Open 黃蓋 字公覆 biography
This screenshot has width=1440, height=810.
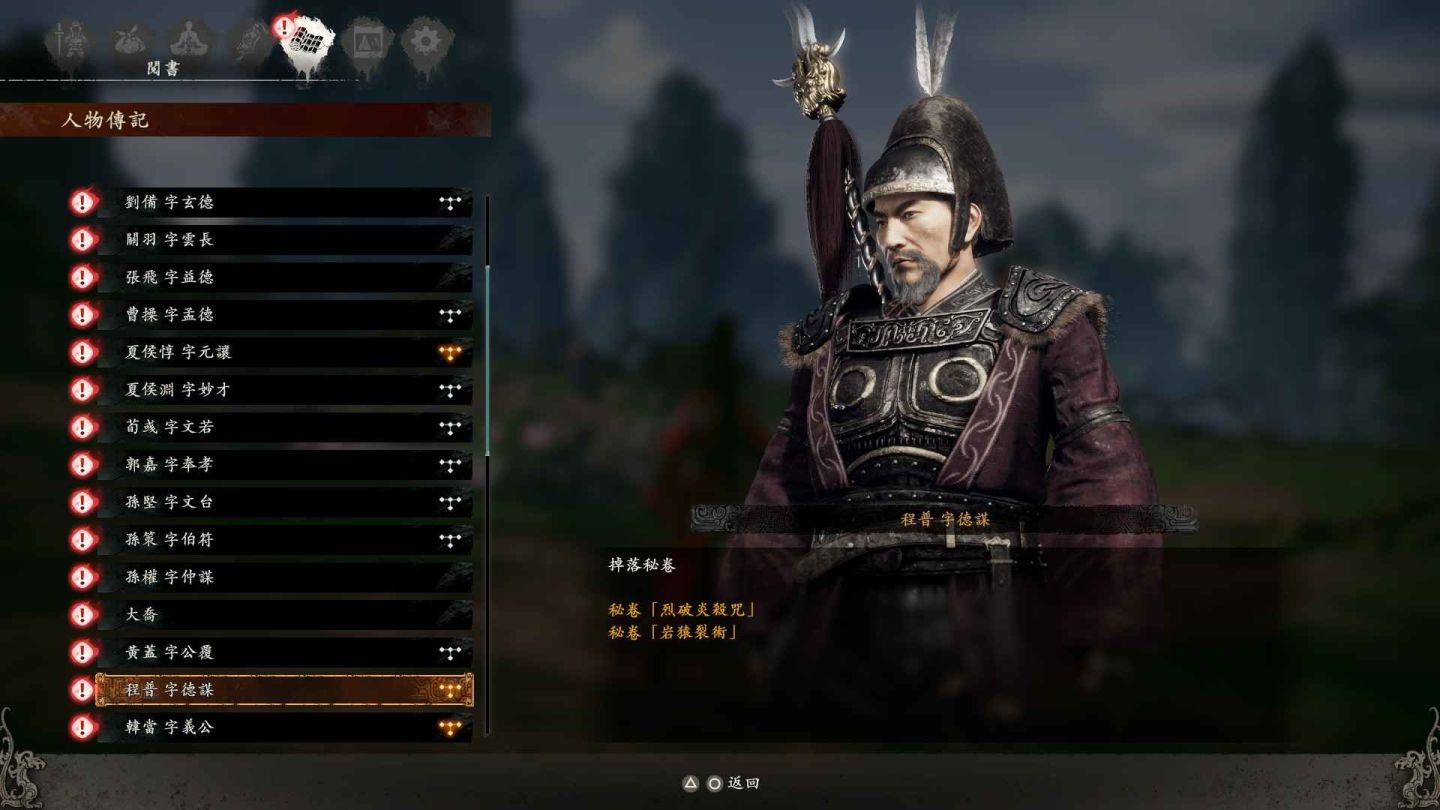283,652
